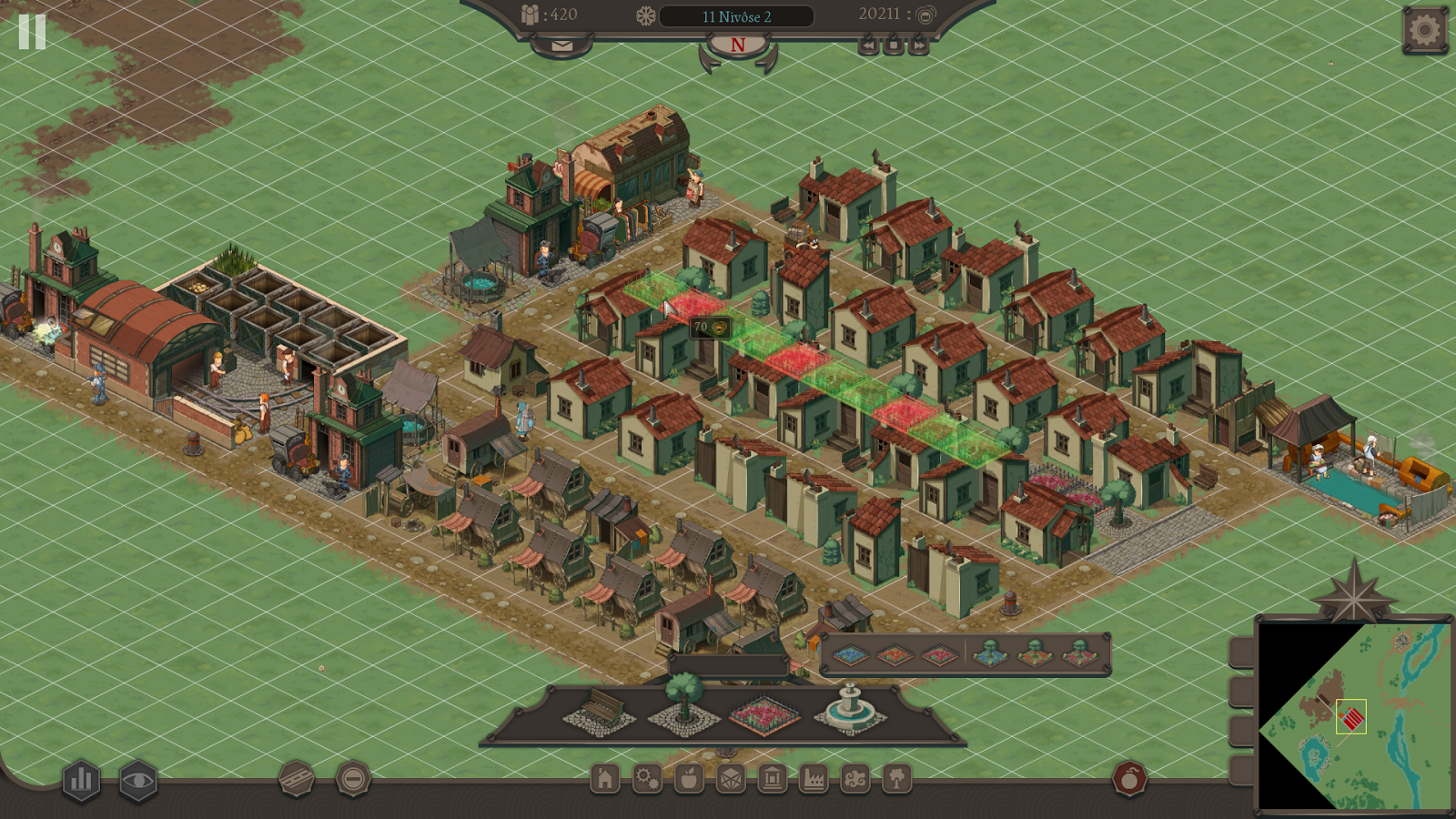Image resolution: width=1456 pixels, height=819 pixels.
Task: Select the factory buildings category
Action: 813,780
